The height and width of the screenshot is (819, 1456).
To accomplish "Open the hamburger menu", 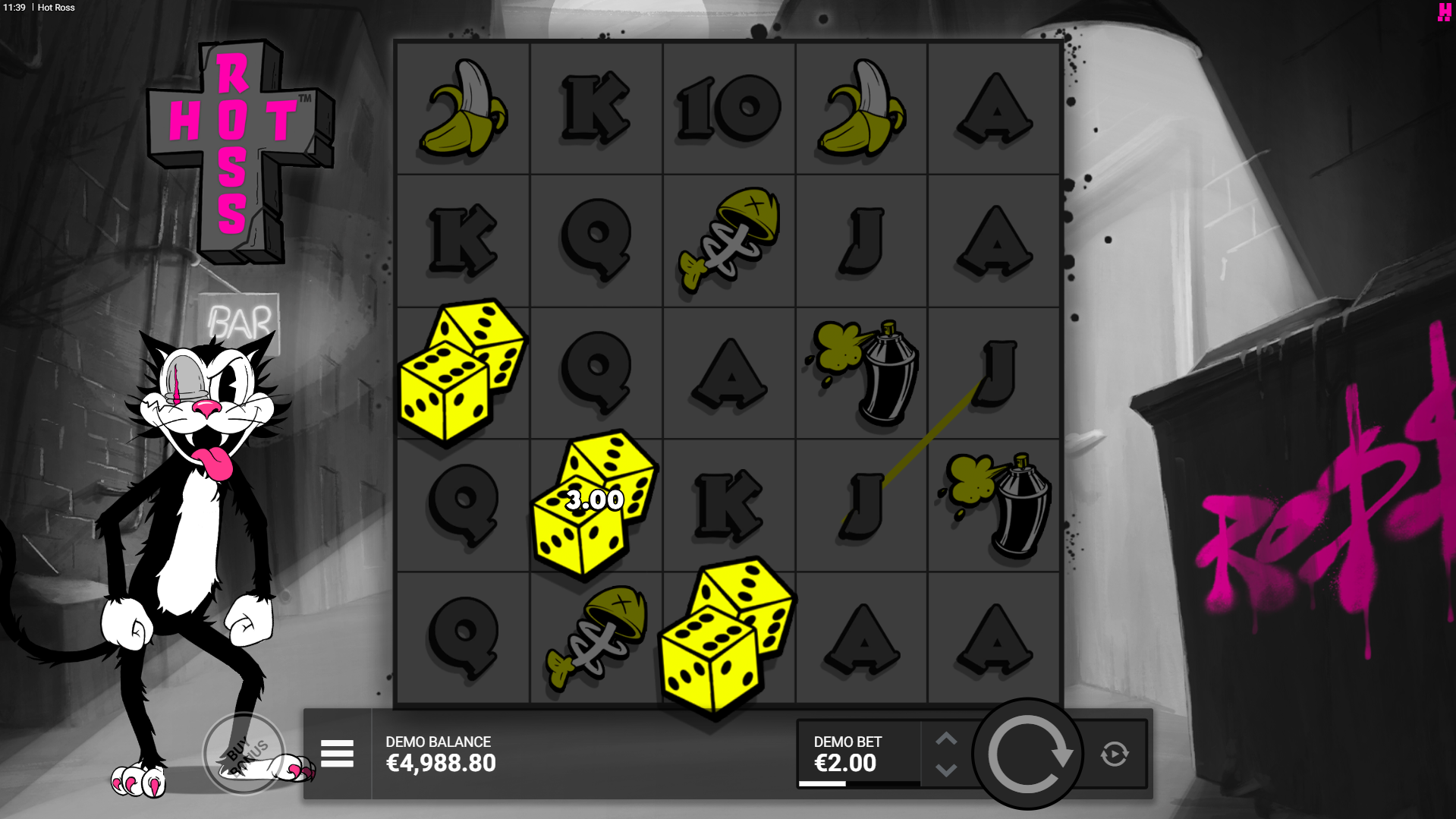I will tap(337, 754).
